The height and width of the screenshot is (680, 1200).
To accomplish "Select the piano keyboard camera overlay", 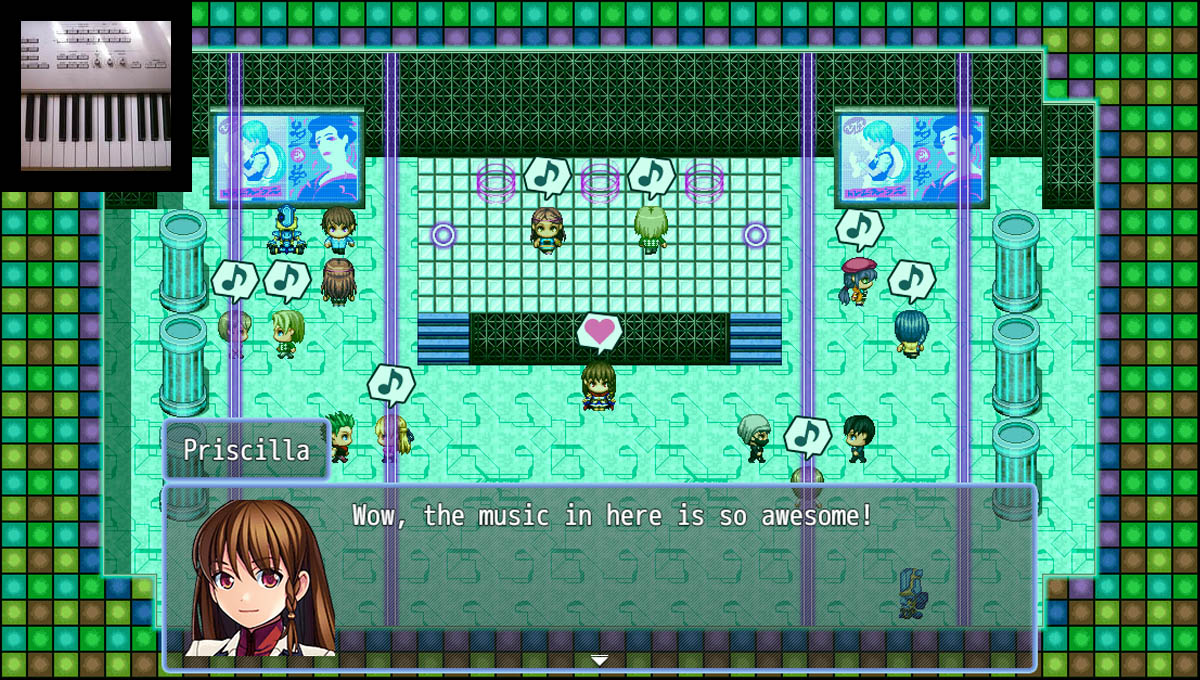I will tap(96, 96).
